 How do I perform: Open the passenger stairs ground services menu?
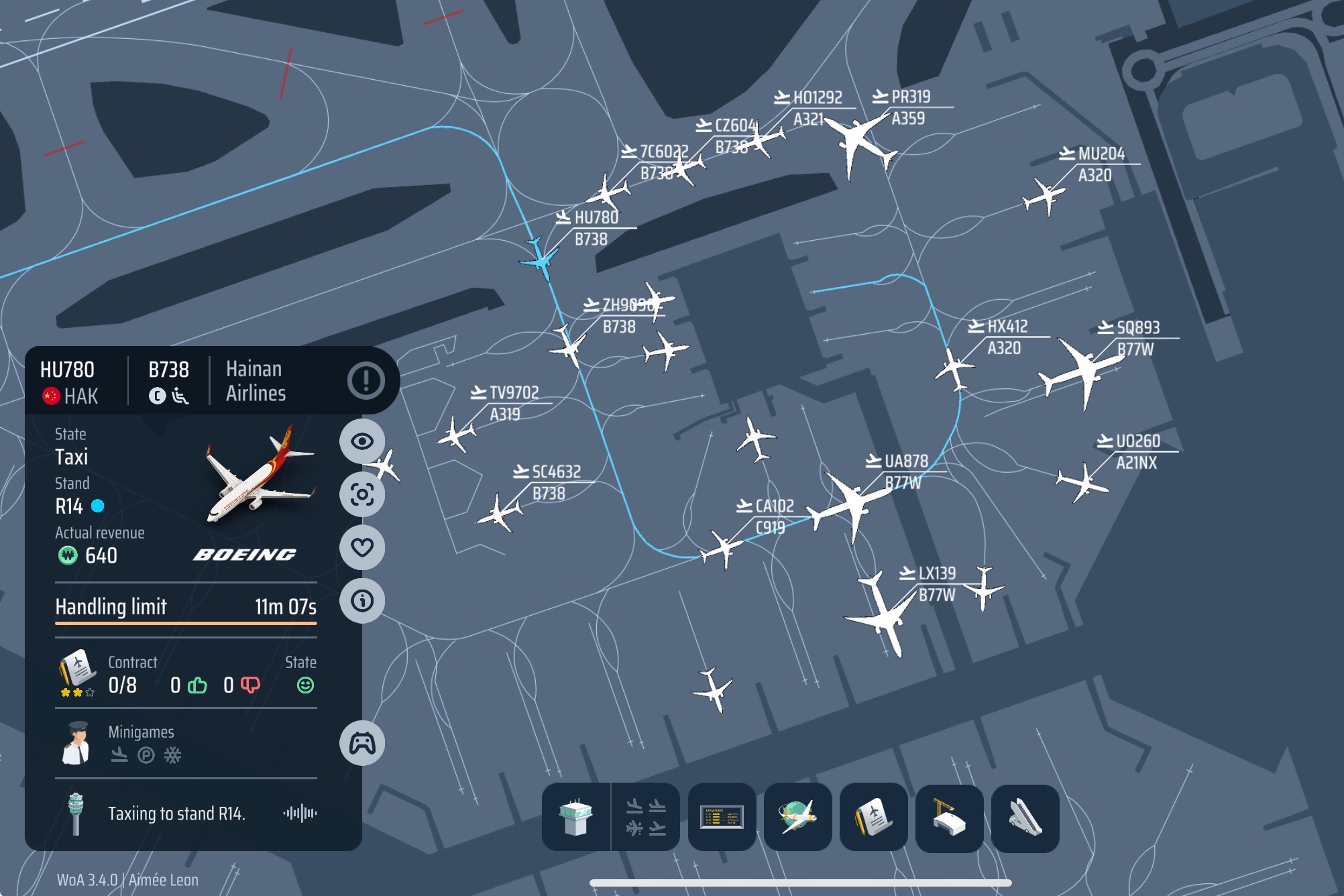coord(1025,817)
